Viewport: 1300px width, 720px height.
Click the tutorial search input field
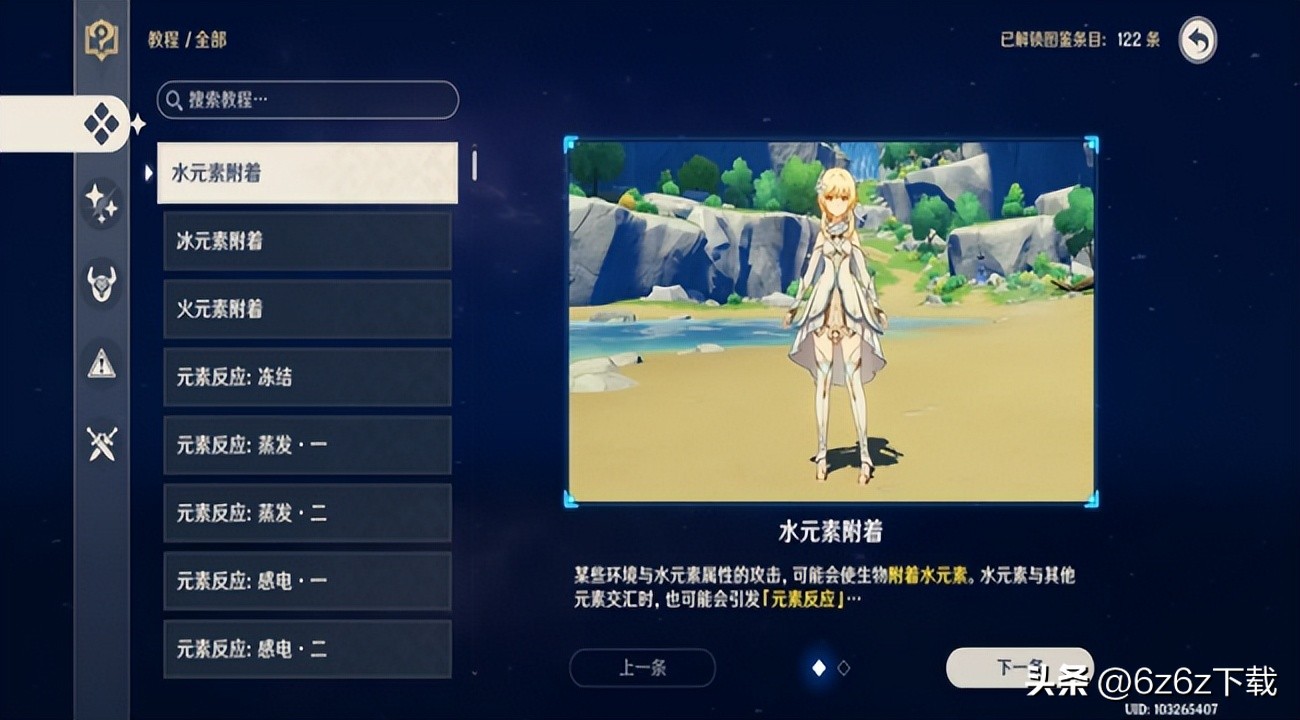tap(306, 100)
